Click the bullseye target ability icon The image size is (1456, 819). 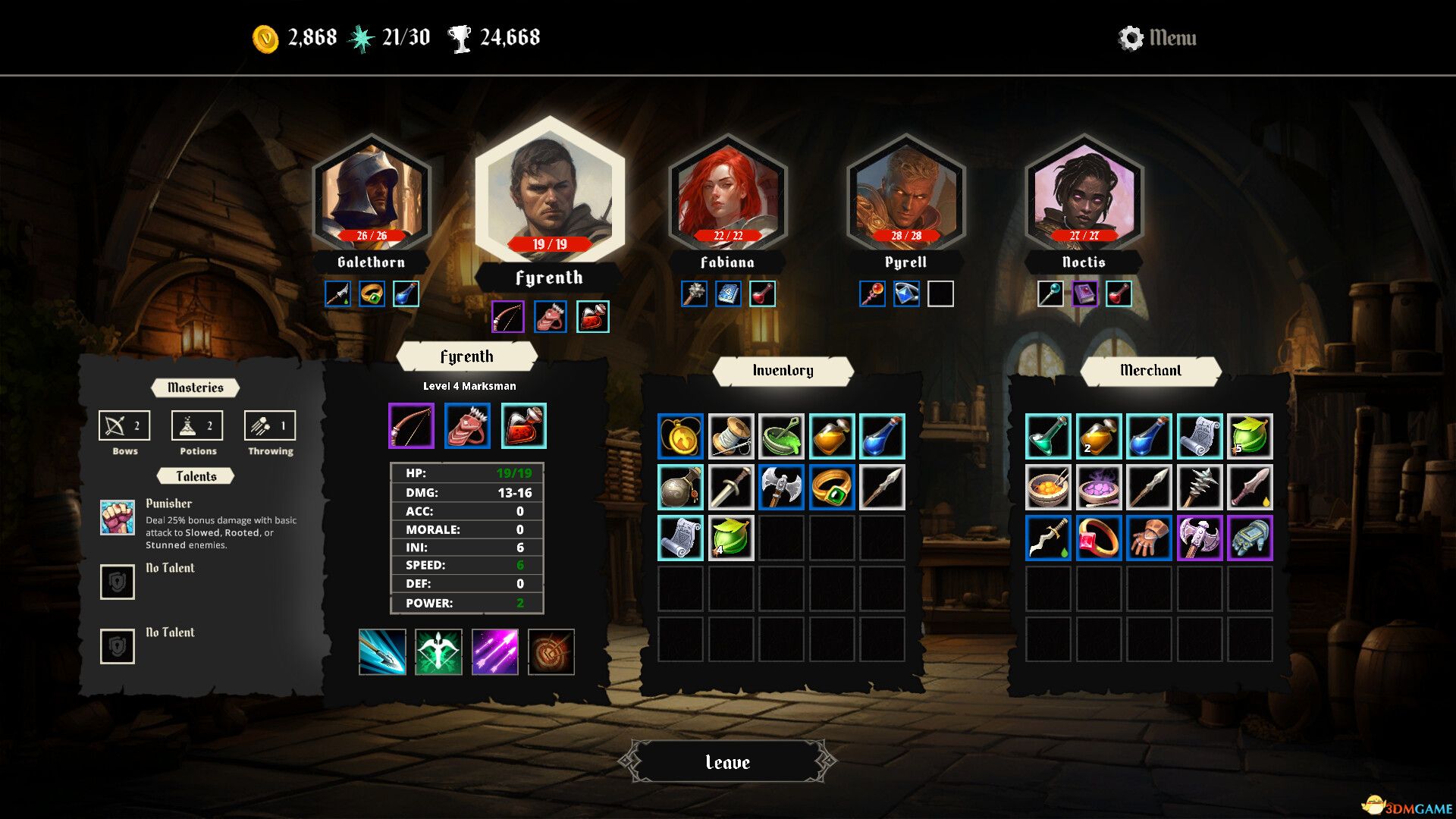(550, 652)
